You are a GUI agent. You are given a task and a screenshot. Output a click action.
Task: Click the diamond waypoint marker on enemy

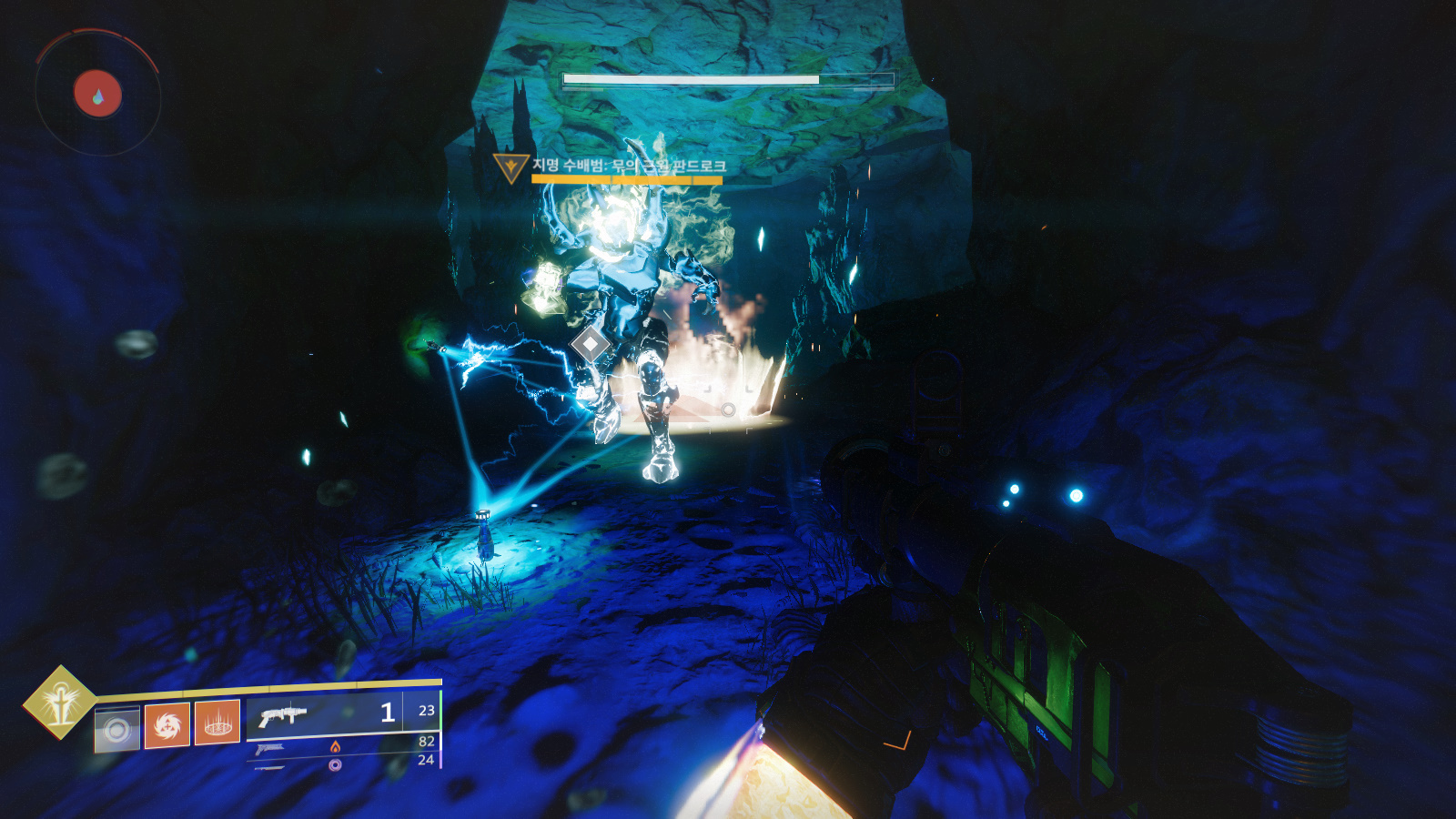click(x=591, y=345)
